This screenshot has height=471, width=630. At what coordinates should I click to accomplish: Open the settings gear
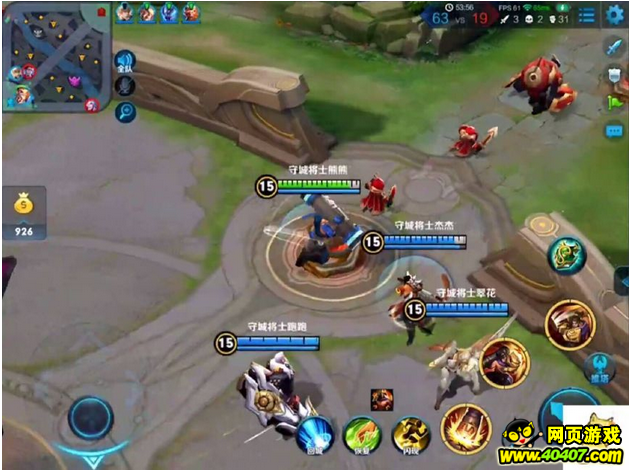click(x=613, y=13)
